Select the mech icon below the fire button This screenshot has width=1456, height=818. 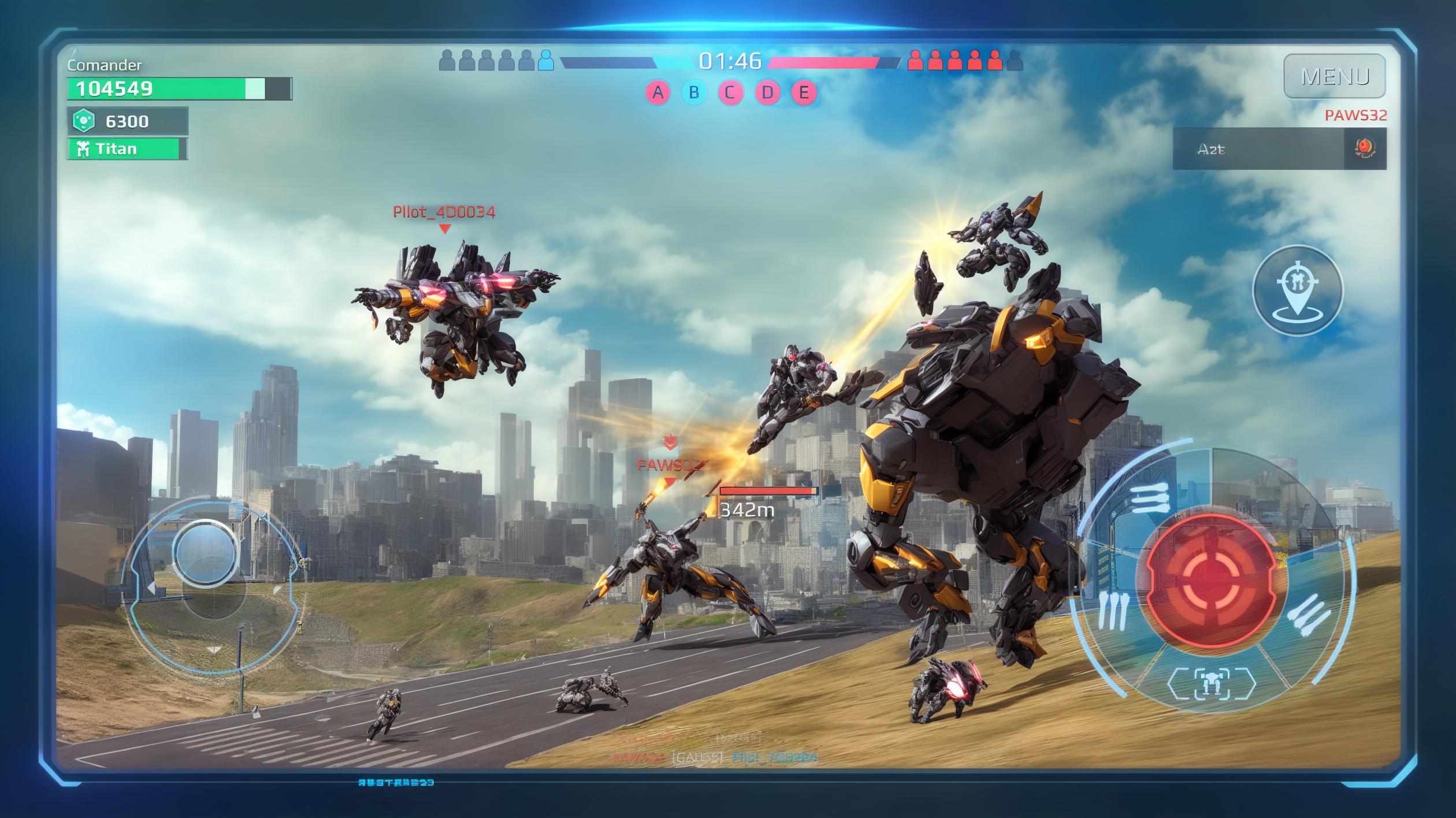pos(1212,684)
